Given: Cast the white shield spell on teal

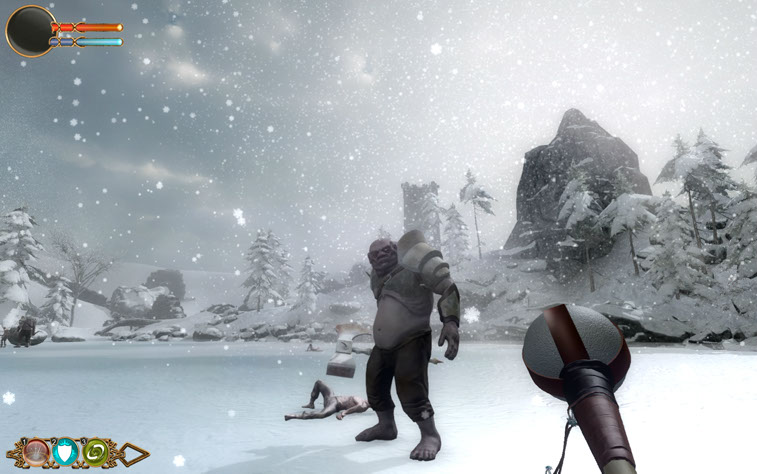Looking at the screenshot, I should [67, 453].
